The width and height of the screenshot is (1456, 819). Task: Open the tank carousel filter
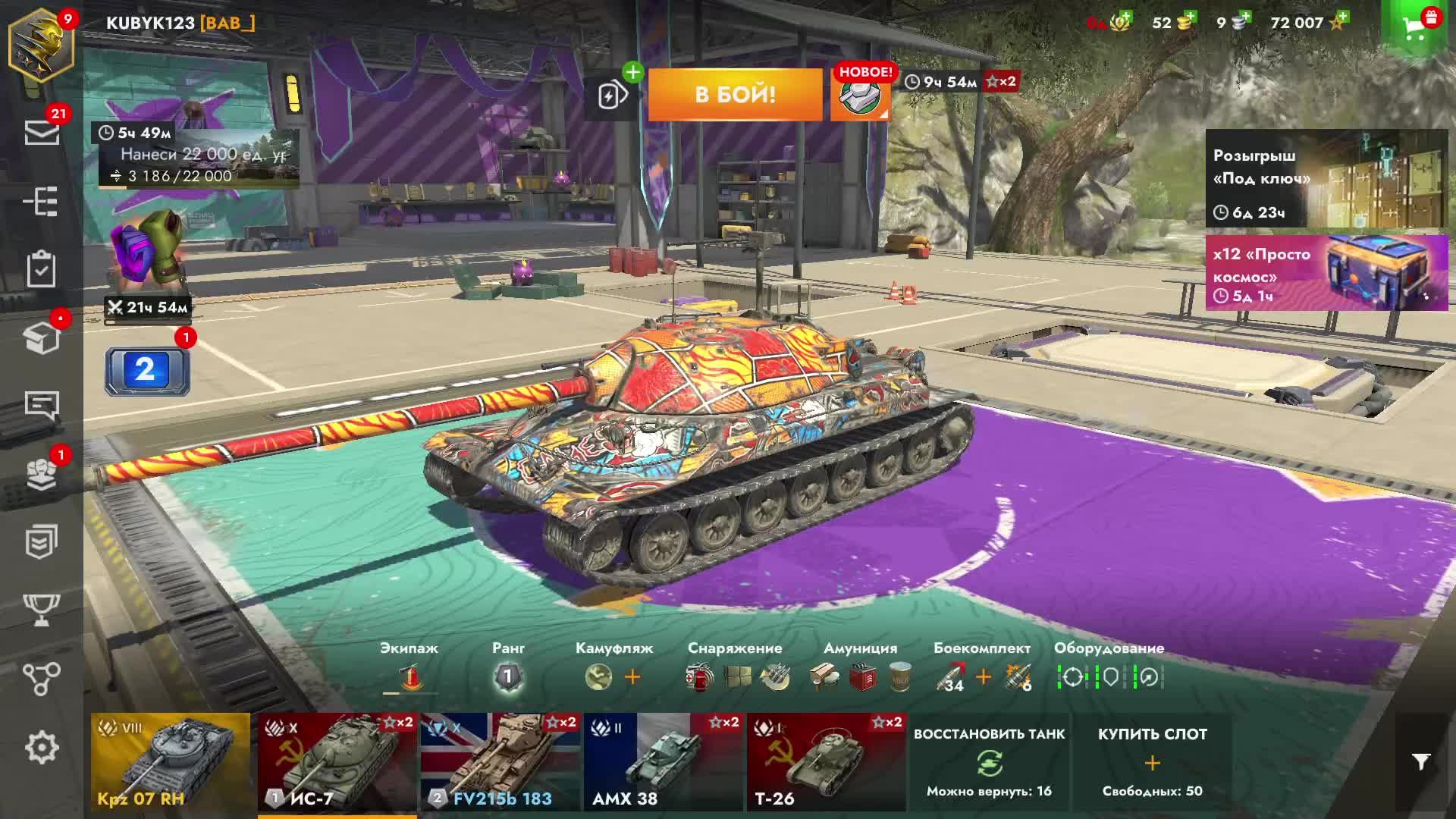click(1421, 762)
